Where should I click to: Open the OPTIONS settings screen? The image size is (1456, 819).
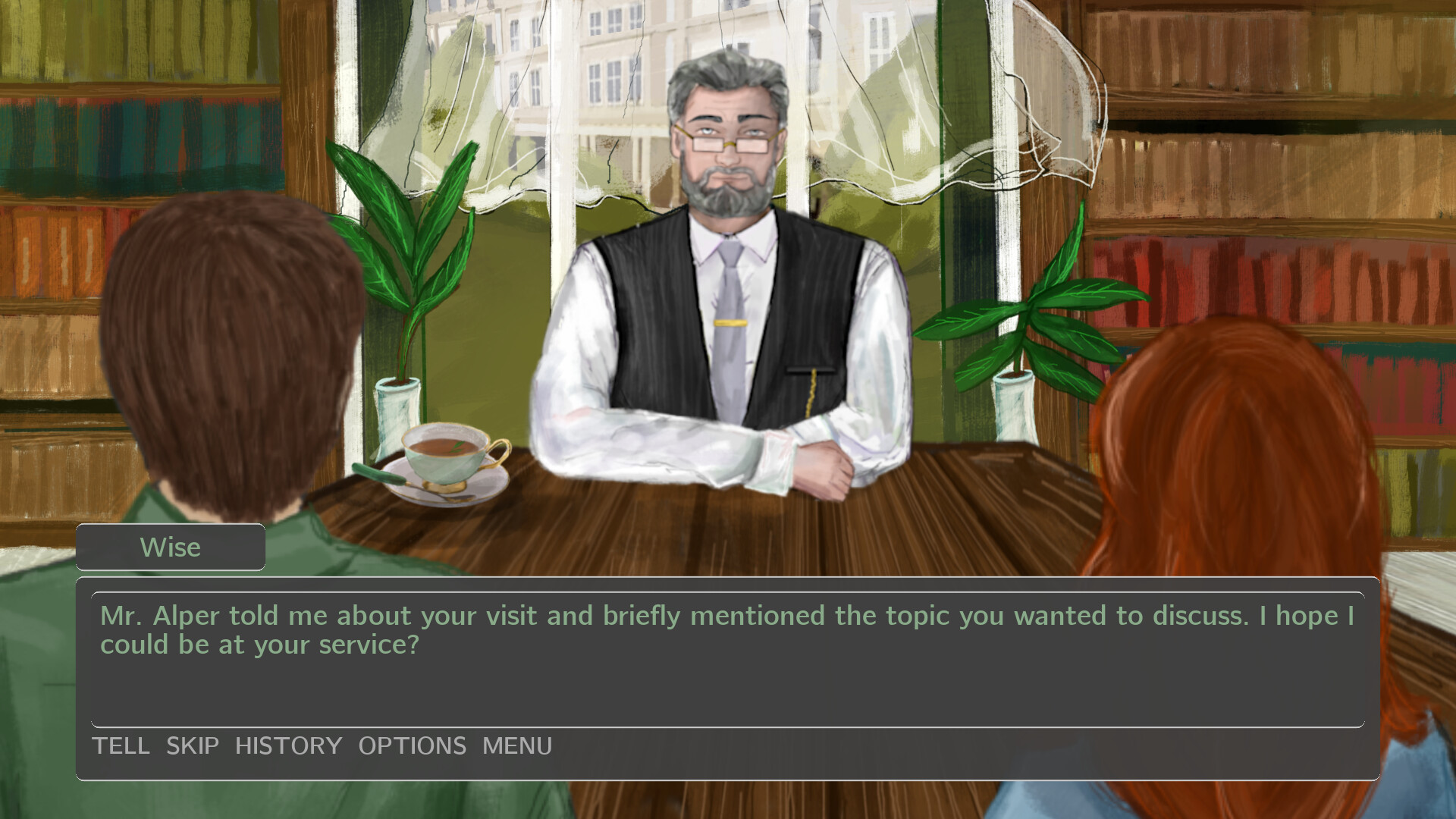(413, 745)
